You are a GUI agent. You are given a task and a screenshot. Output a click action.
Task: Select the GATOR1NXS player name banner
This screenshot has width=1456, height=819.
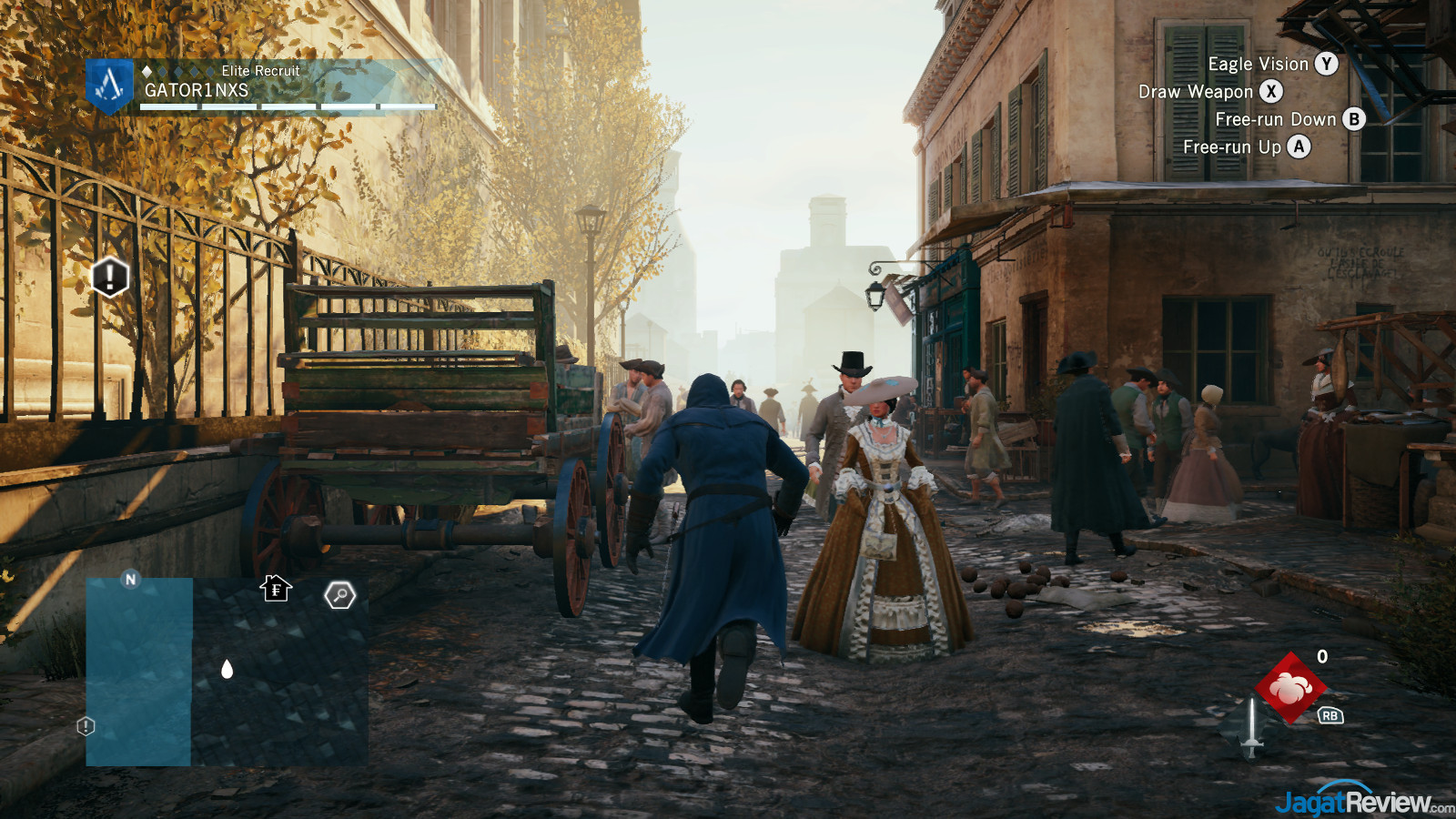pyautogui.click(x=197, y=90)
